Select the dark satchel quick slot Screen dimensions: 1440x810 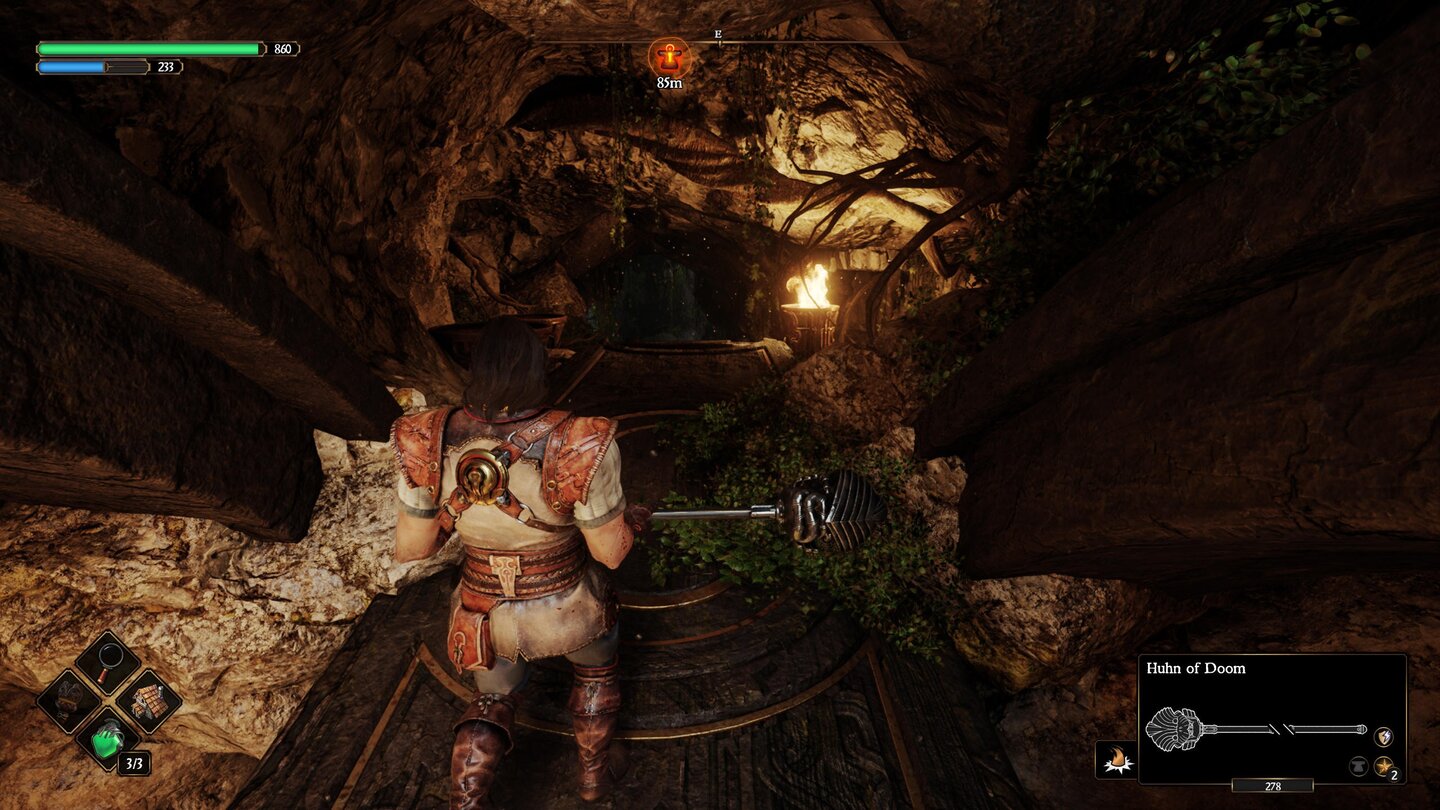[68, 700]
